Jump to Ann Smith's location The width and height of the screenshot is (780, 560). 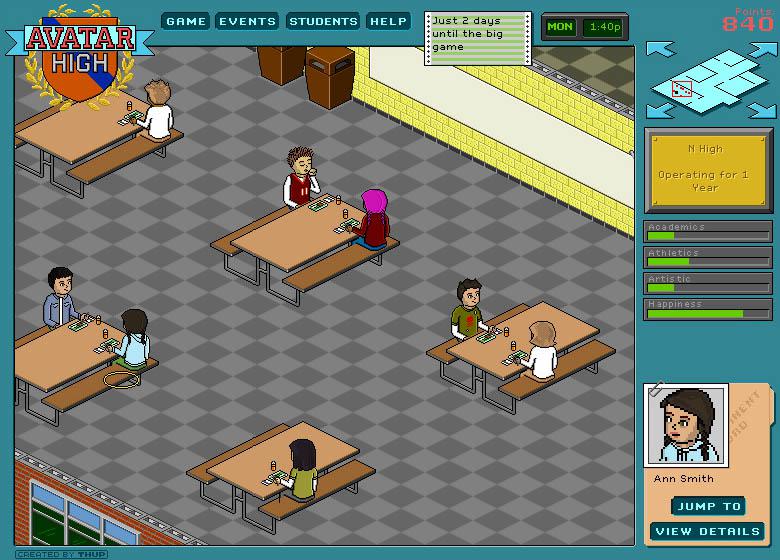[x=707, y=506]
